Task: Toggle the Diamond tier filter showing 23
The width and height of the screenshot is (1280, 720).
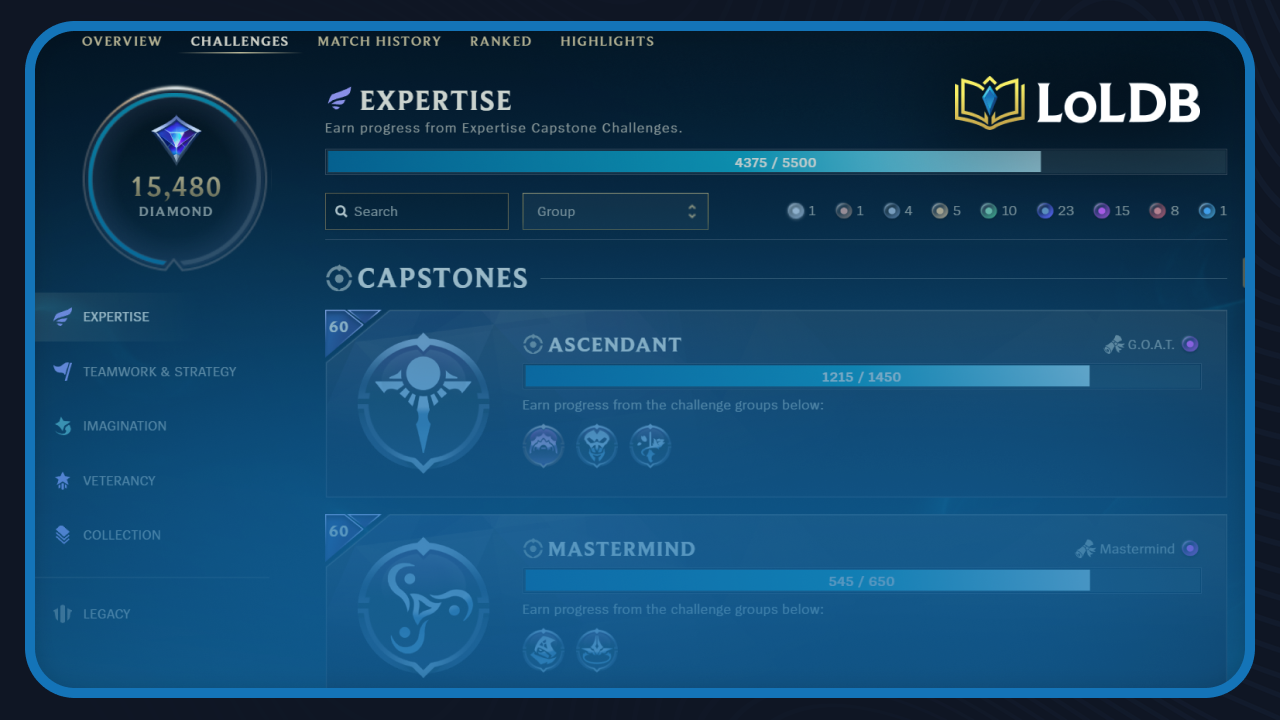Action: (1046, 210)
